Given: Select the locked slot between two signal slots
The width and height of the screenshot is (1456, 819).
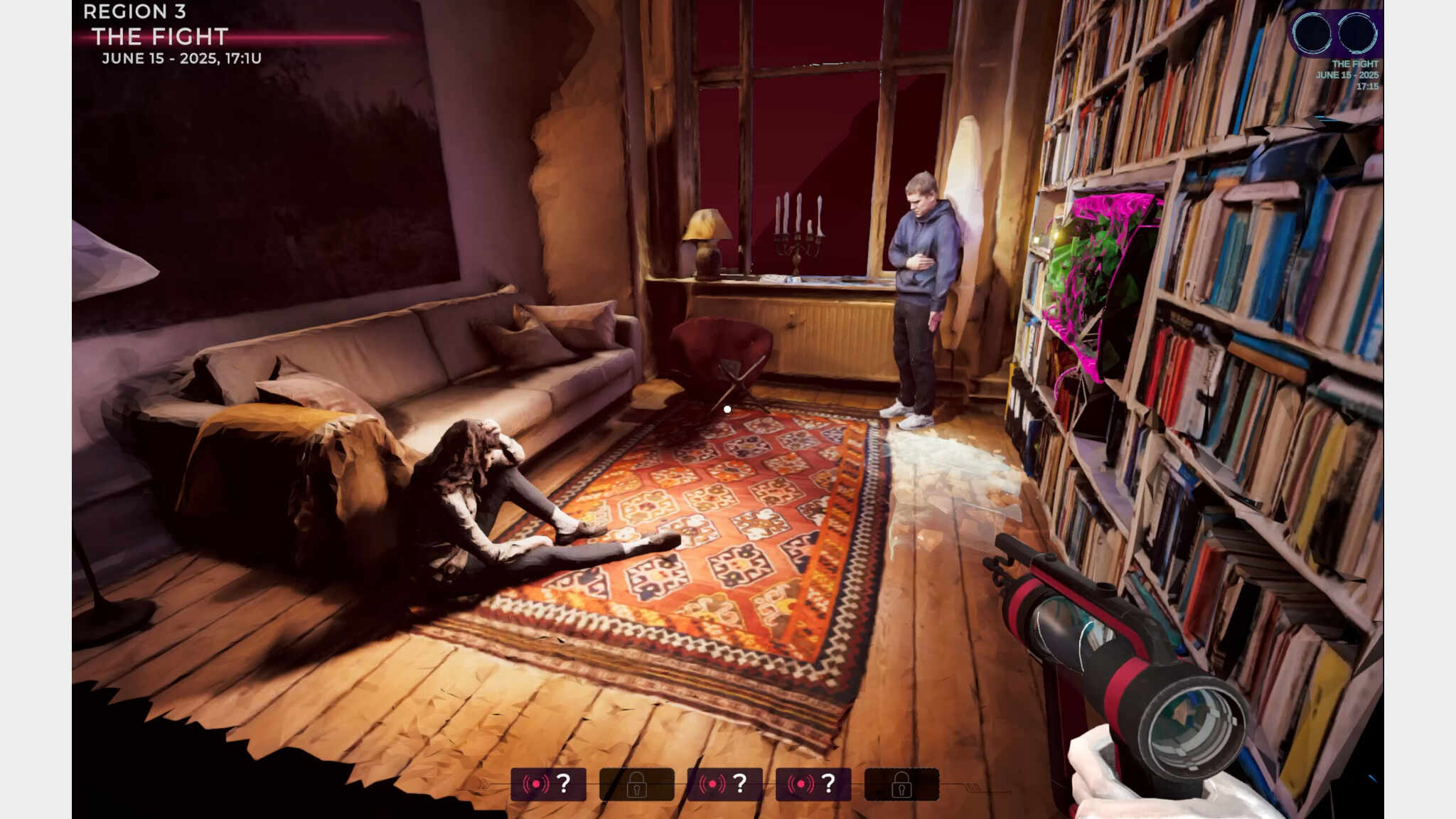Looking at the screenshot, I should (636, 784).
